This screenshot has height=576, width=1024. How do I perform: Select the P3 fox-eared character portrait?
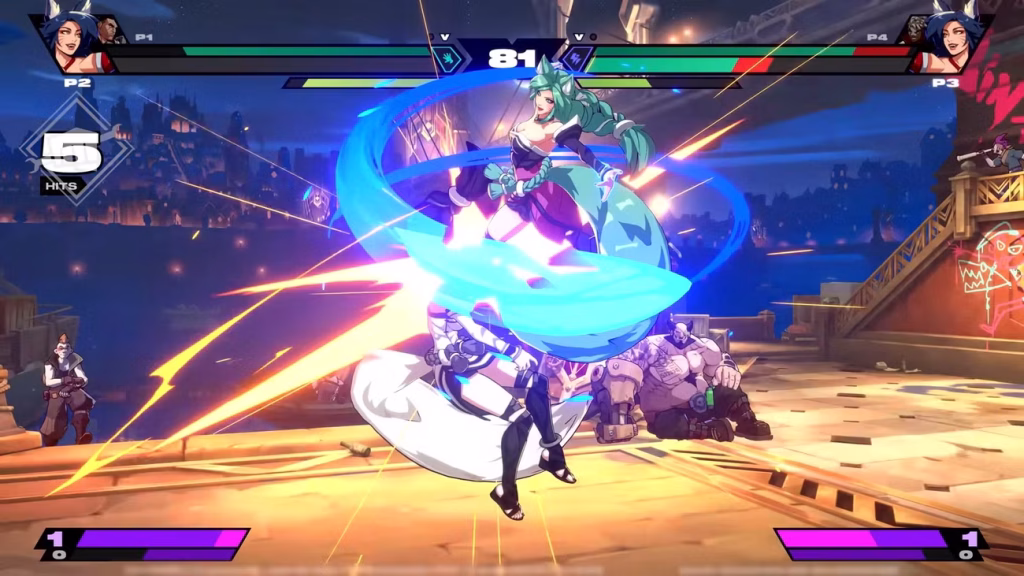coord(949,41)
